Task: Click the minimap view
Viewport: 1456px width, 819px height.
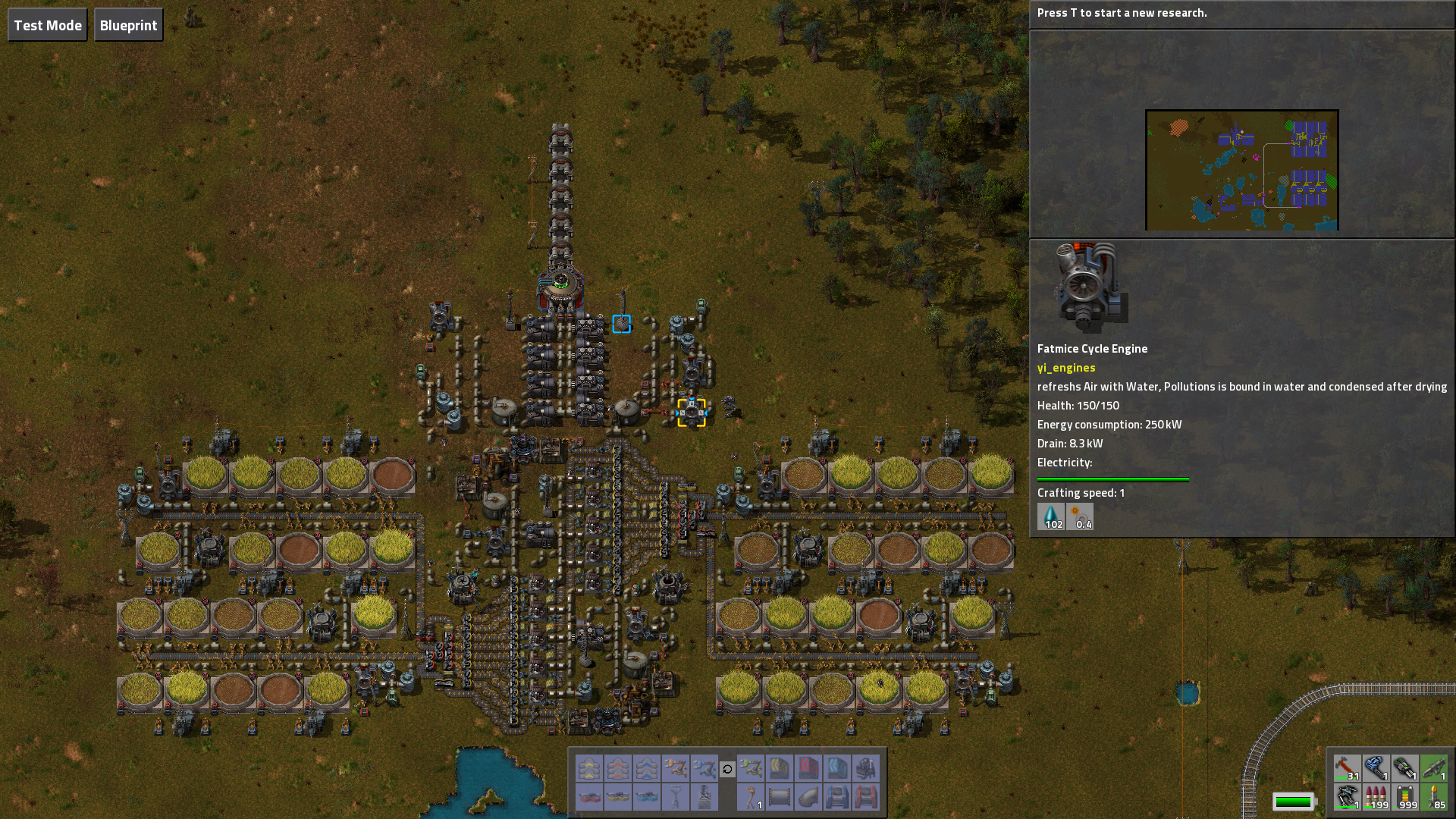Action: (x=1241, y=170)
